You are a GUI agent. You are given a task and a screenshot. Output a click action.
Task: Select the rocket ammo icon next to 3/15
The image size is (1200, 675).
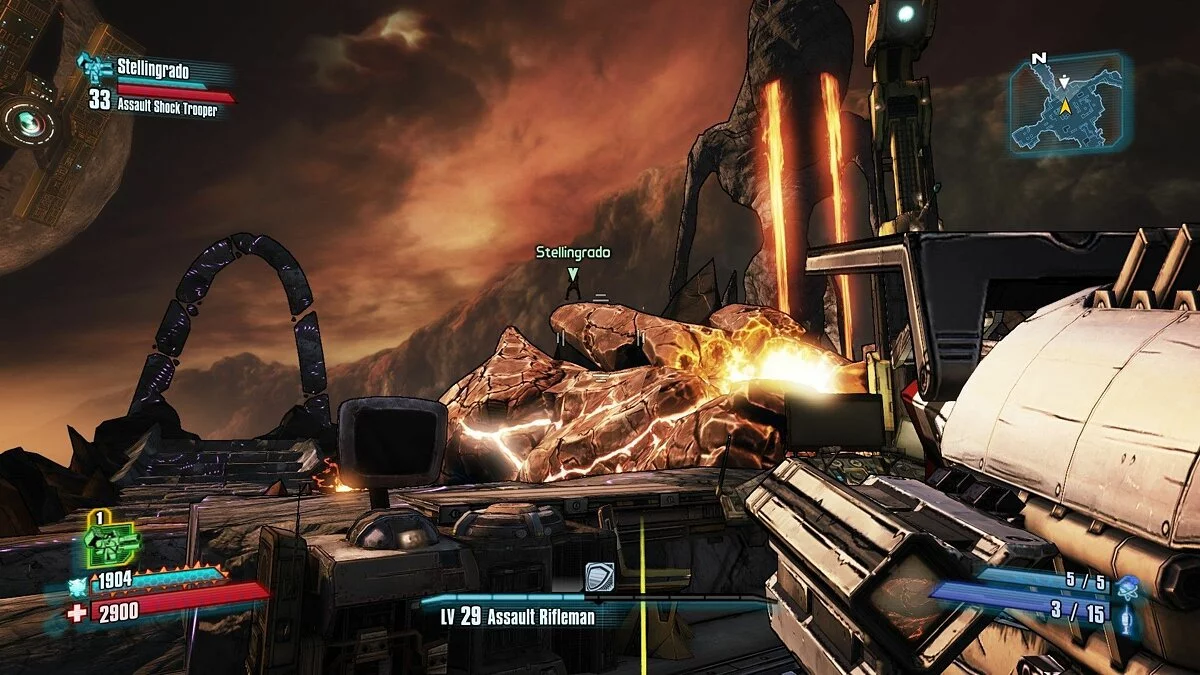tap(1128, 615)
